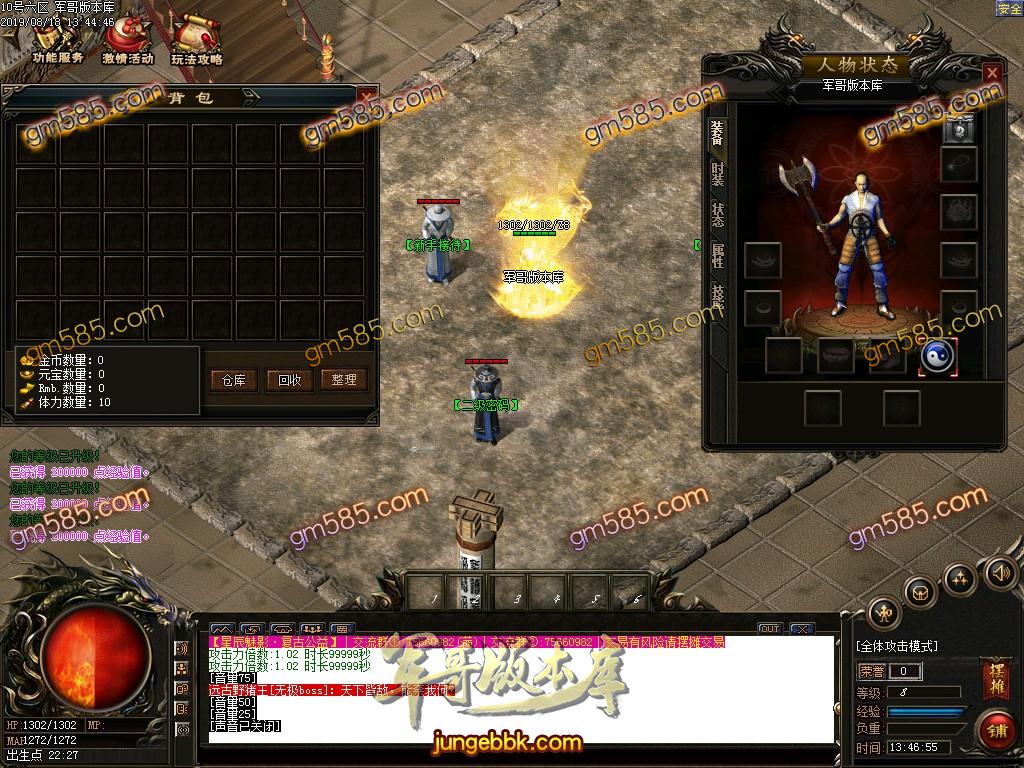The image size is (1024, 768).
Task: Switch to the 时装 fashion tab
Action: [717, 174]
